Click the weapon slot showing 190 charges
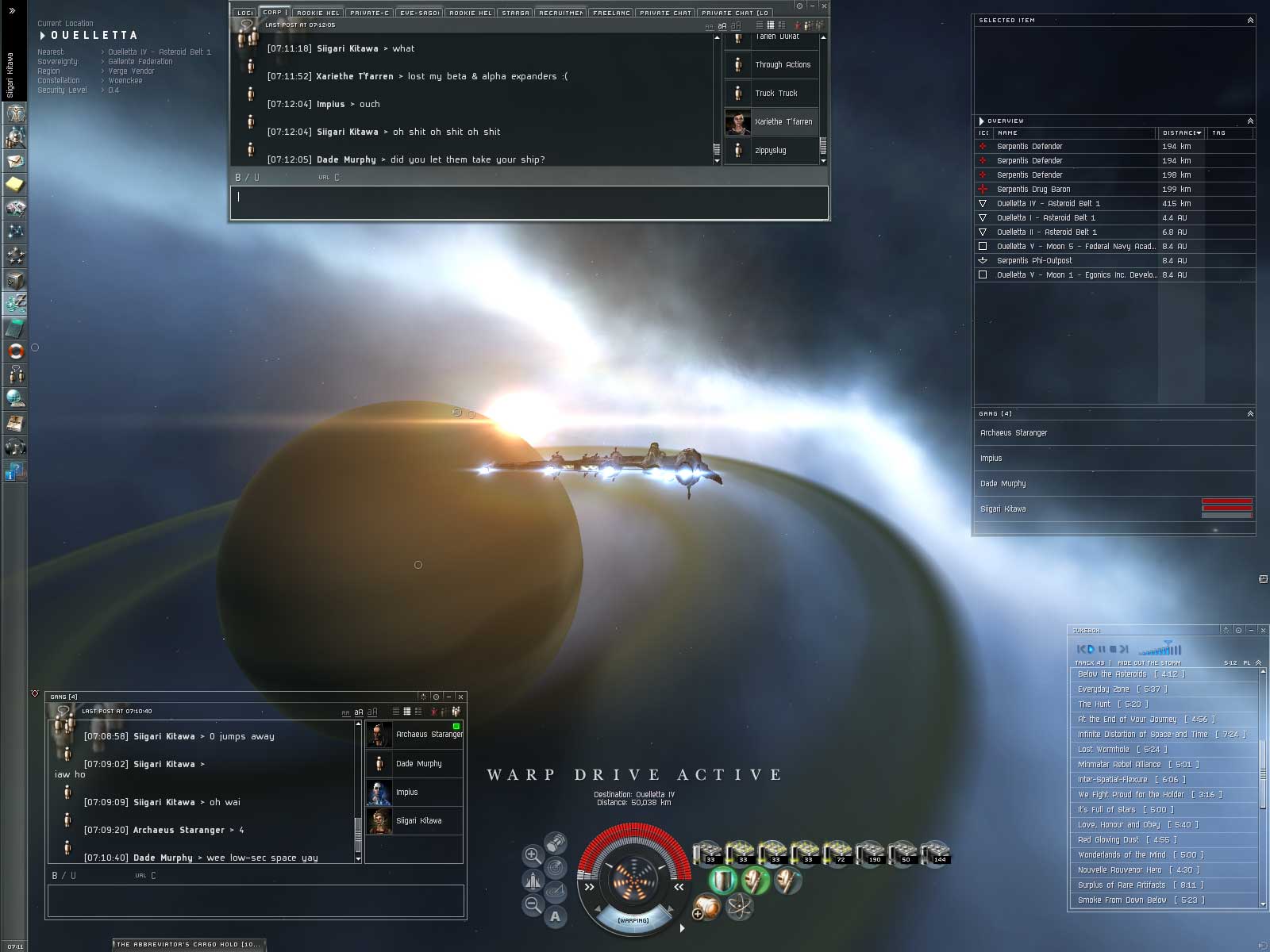The width and height of the screenshot is (1270, 952). click(870, 853)
